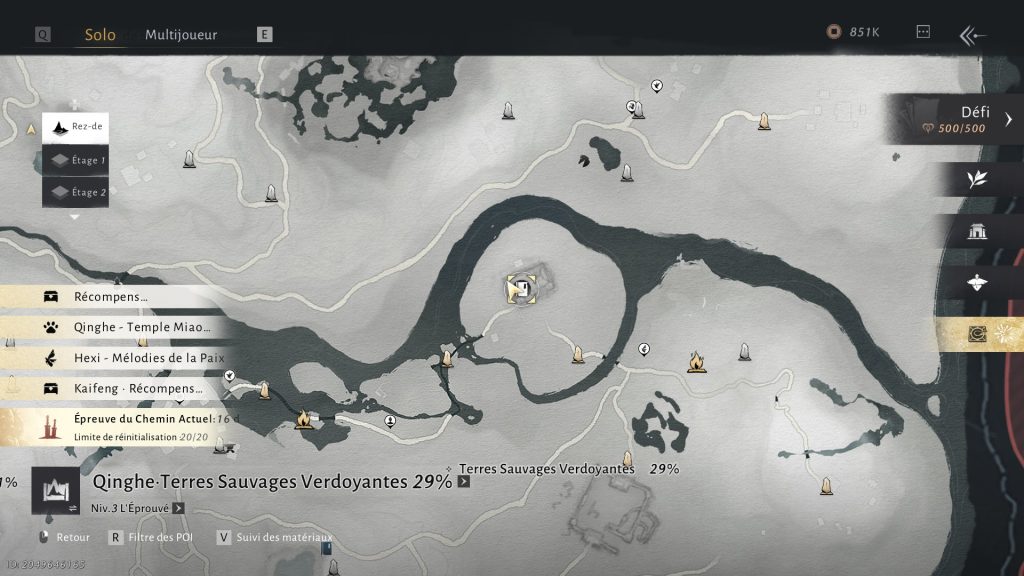Viewport: 1024px width, 576px height.
Task: Open Suivi des matériaux tracking
Action: pyautogui.click(x=282, y=537)
